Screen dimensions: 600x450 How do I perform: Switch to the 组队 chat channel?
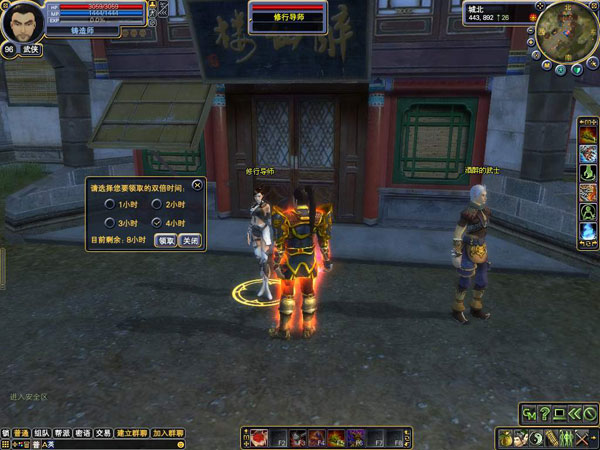tap(42, 433)
